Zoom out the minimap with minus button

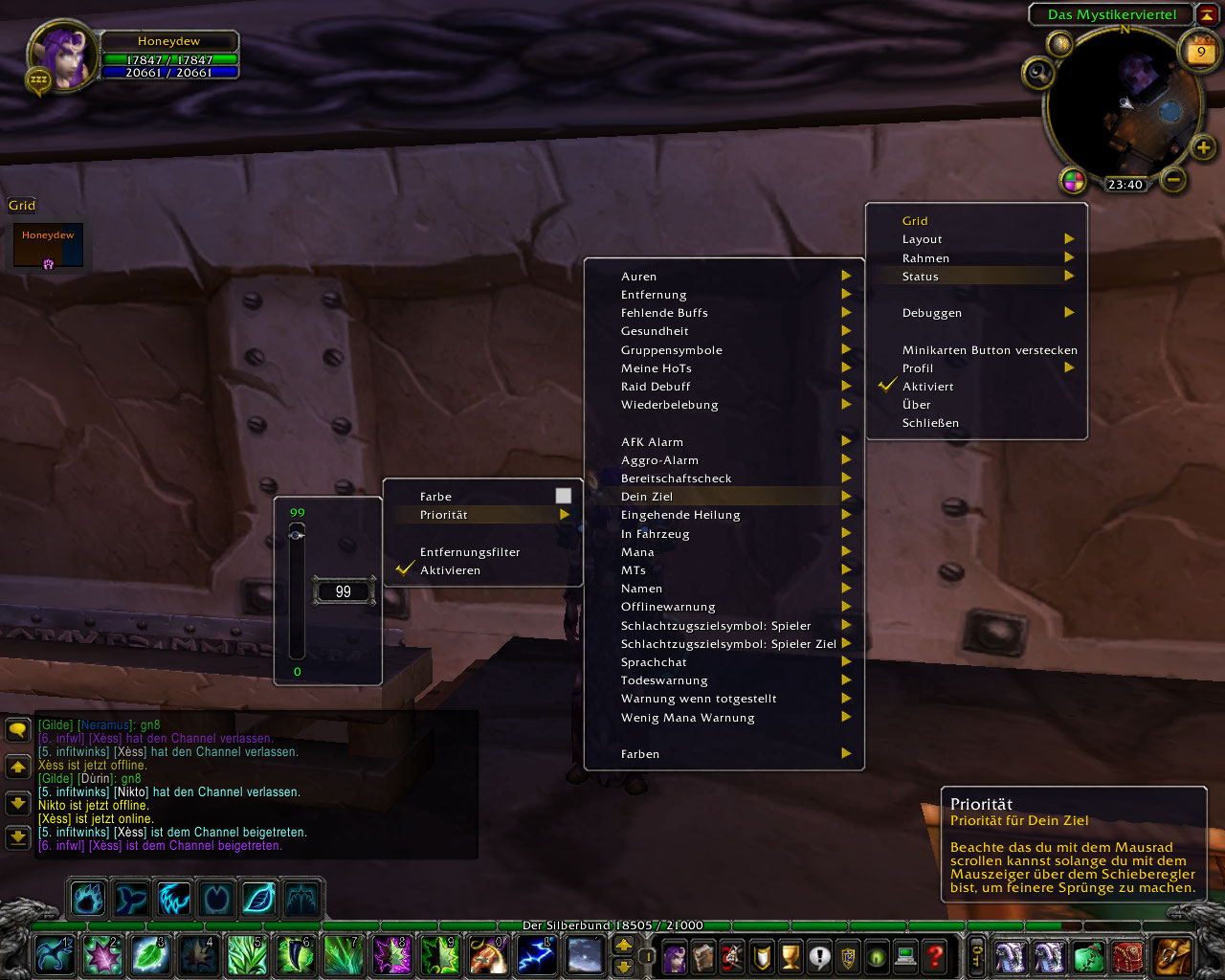point(1174,179)
